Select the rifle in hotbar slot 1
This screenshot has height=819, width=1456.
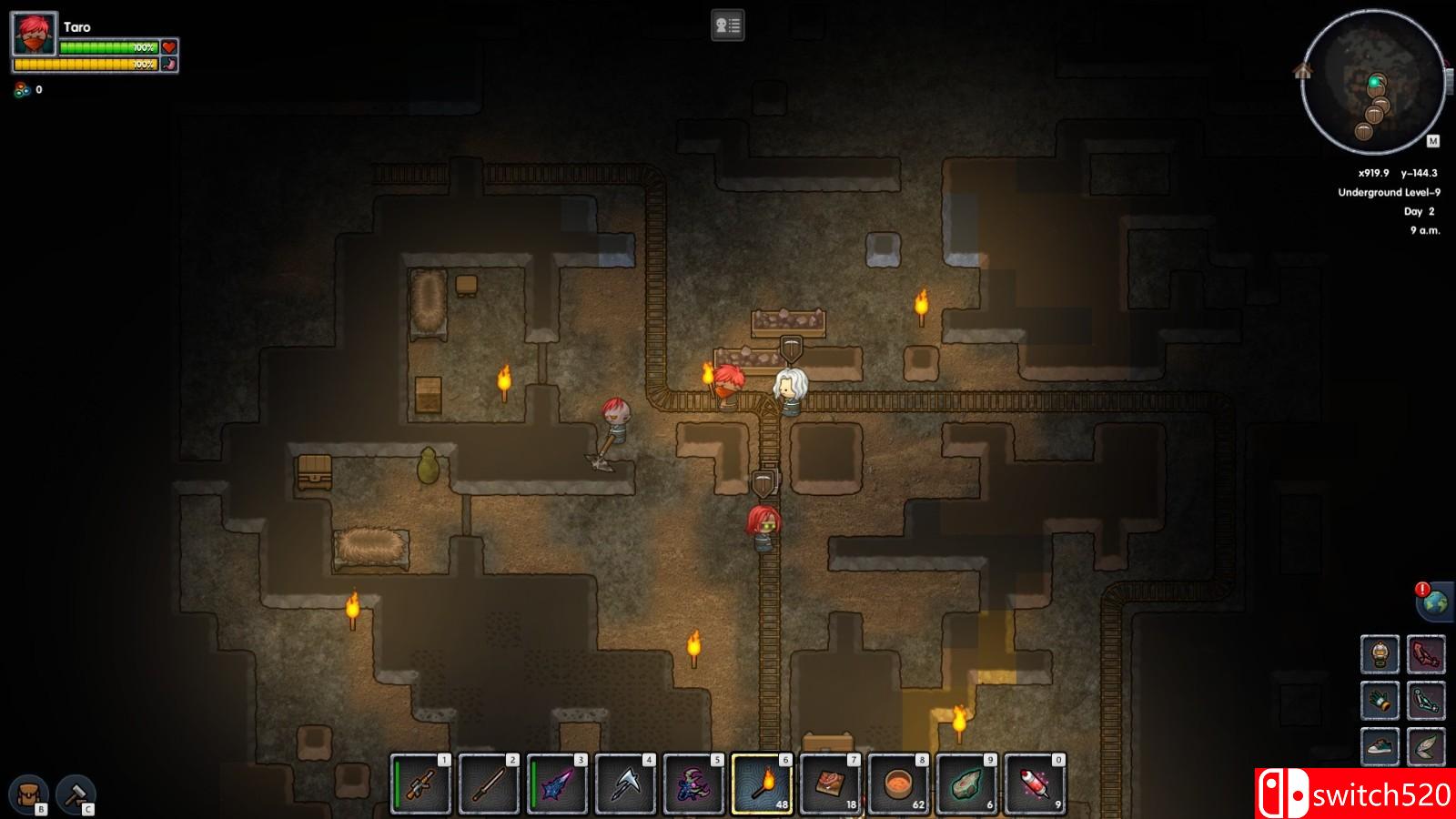point(420,784)
